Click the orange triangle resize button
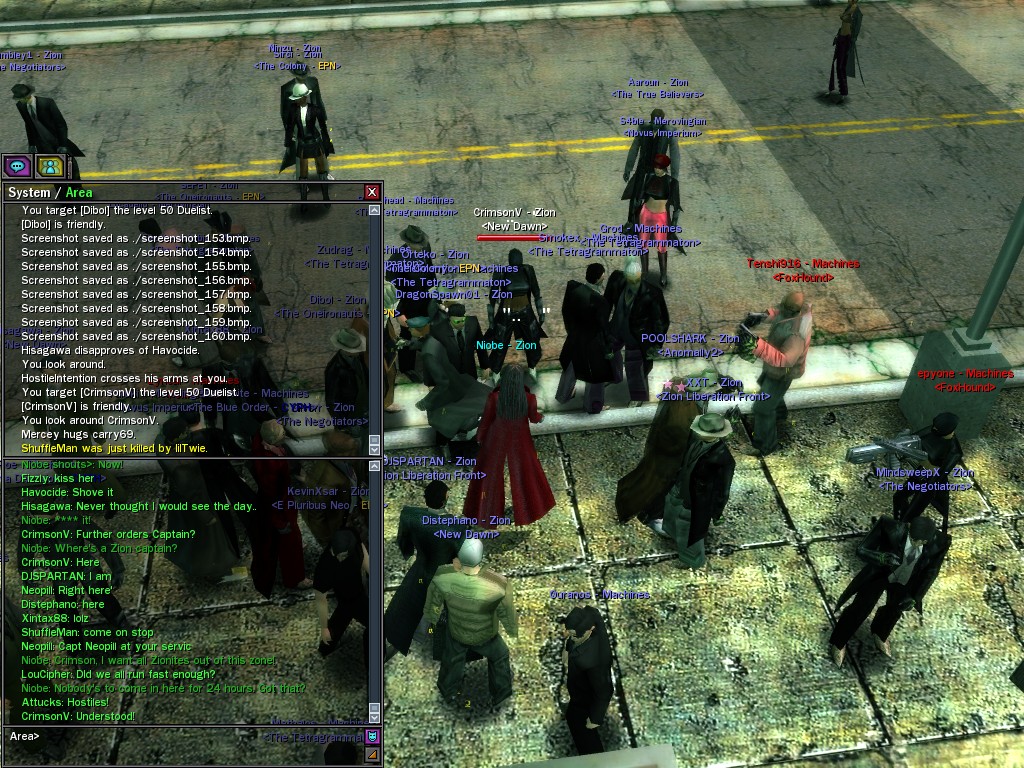The image size is (1024, 768). click(372, 755)
